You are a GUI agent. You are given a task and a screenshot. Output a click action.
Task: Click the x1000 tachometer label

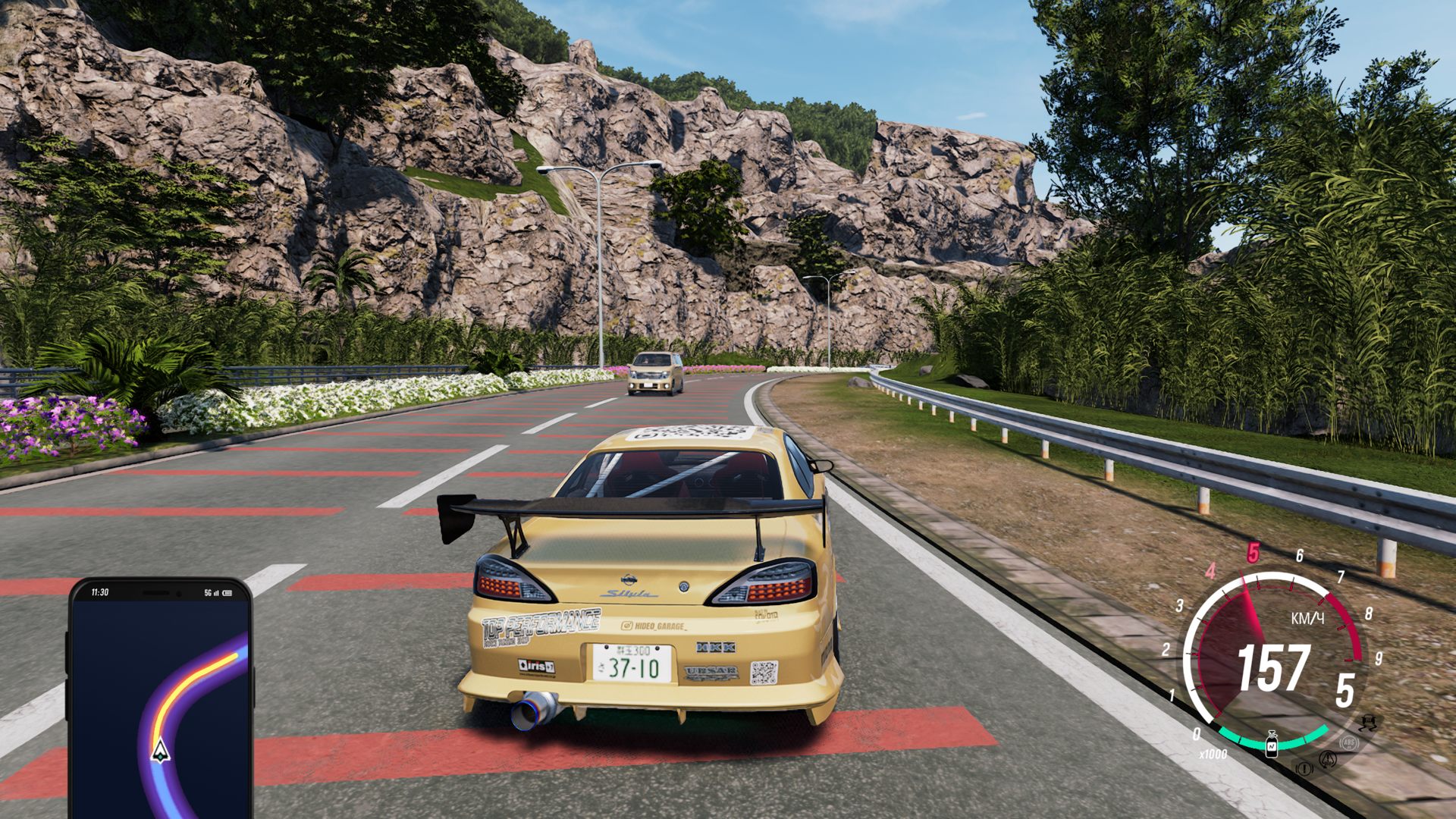point(1213,752)
